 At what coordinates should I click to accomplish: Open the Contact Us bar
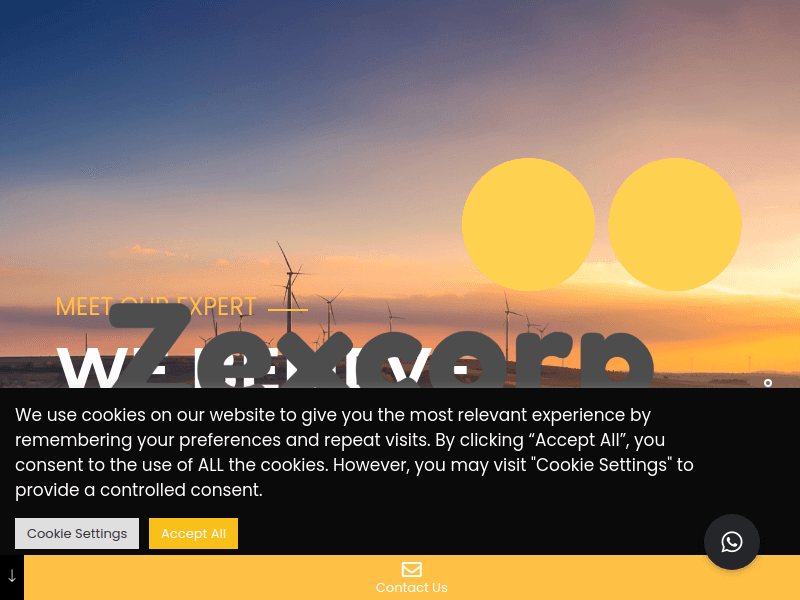(411, 578)
